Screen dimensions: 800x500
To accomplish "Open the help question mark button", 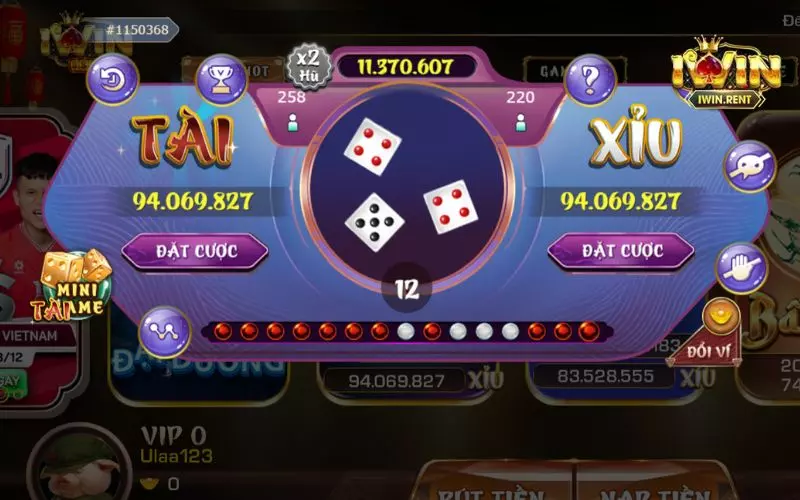I will (589, 78).
